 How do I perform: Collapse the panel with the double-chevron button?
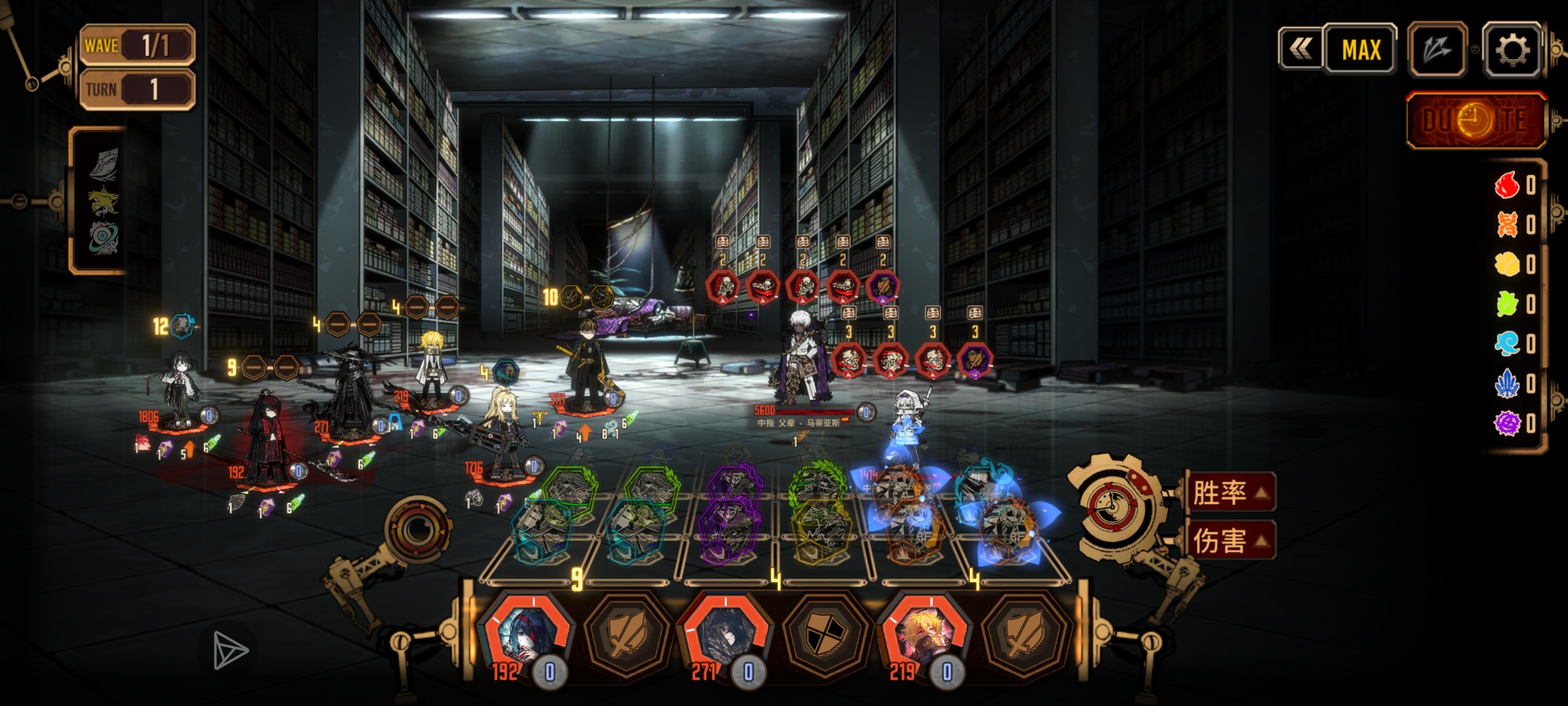(1300, 50)
